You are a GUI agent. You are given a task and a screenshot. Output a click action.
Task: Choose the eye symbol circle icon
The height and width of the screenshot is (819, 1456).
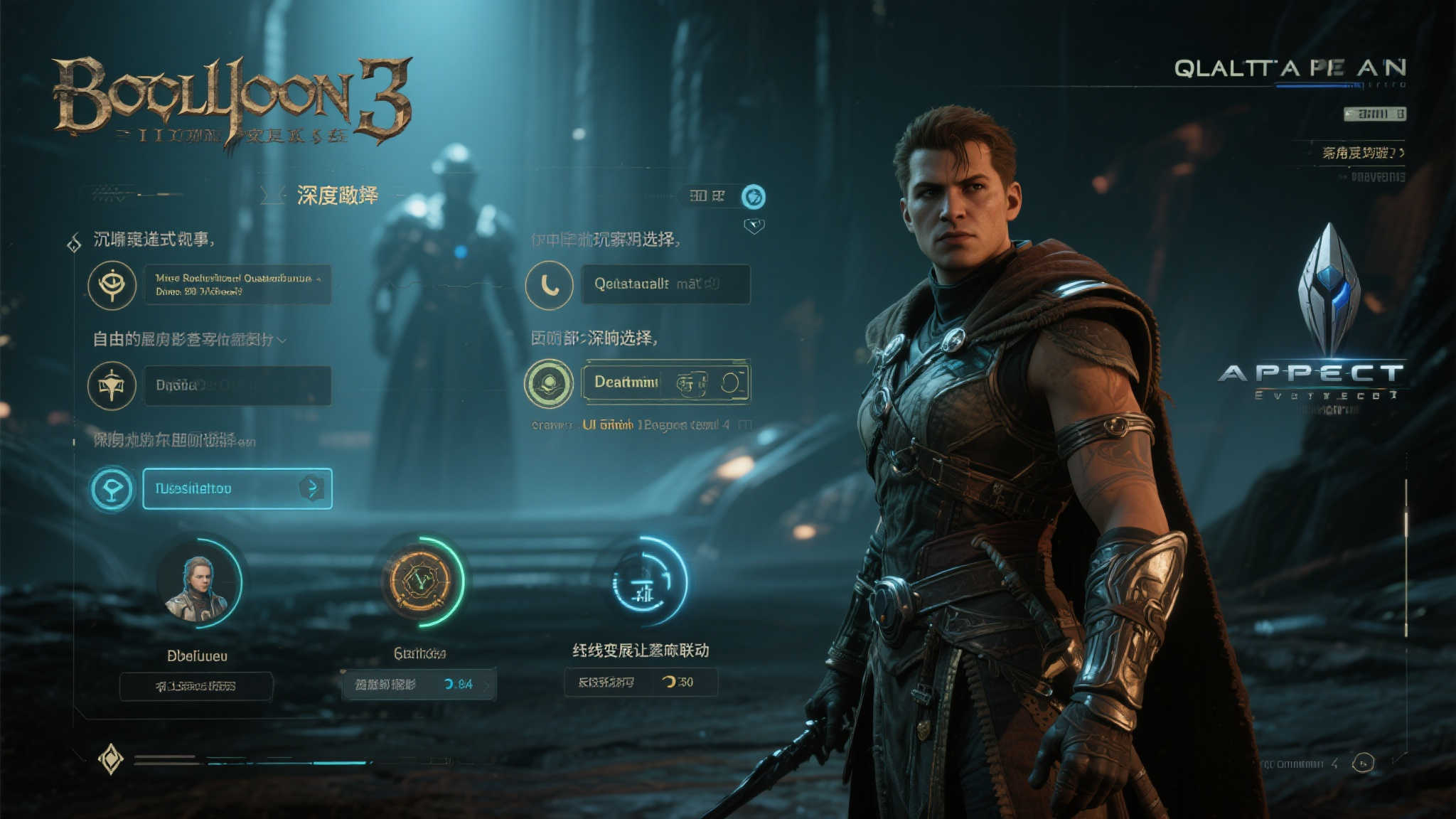(x=112, y=285)
